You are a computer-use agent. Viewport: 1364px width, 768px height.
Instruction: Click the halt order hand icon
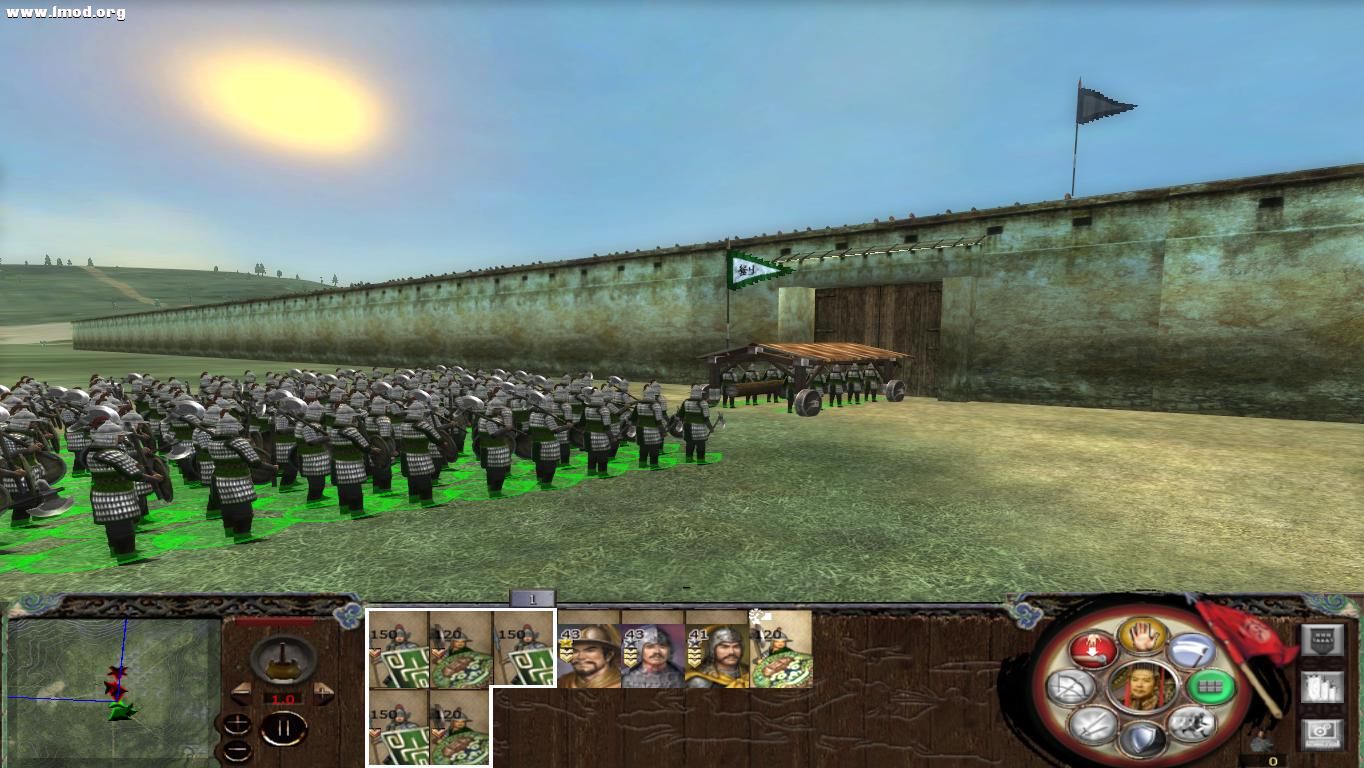[1142, 638]
